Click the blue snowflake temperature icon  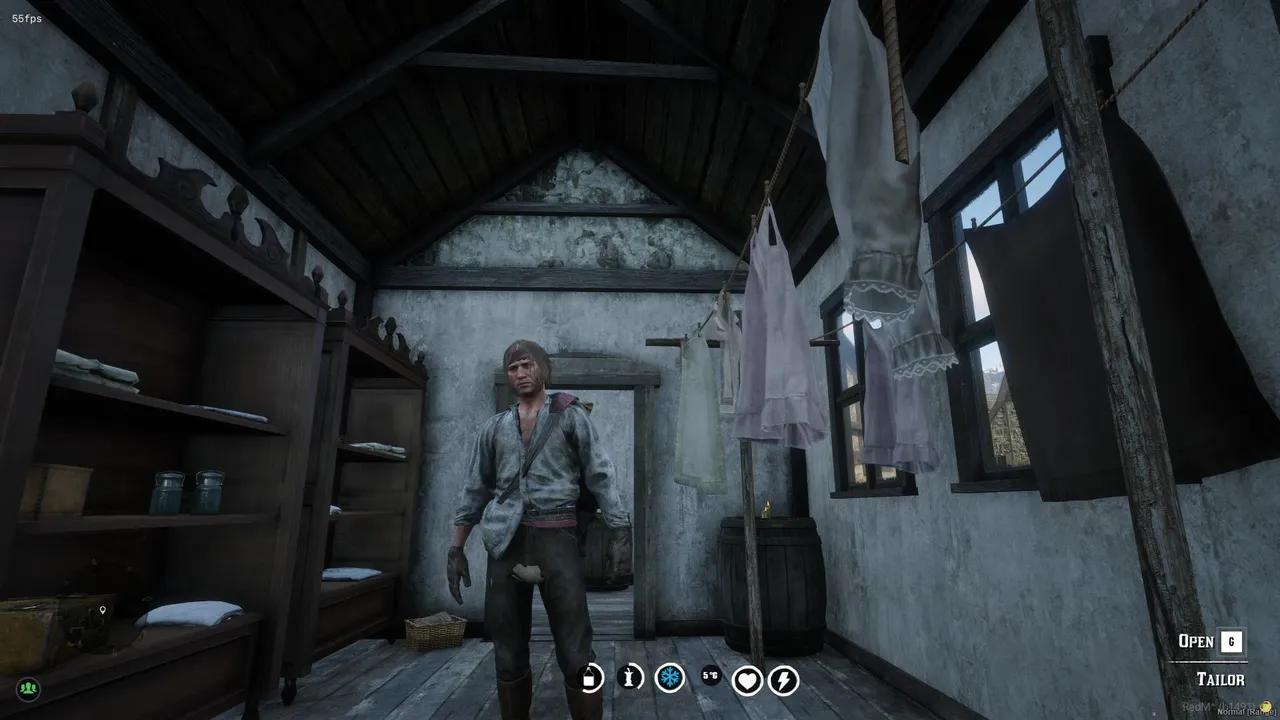669,678
